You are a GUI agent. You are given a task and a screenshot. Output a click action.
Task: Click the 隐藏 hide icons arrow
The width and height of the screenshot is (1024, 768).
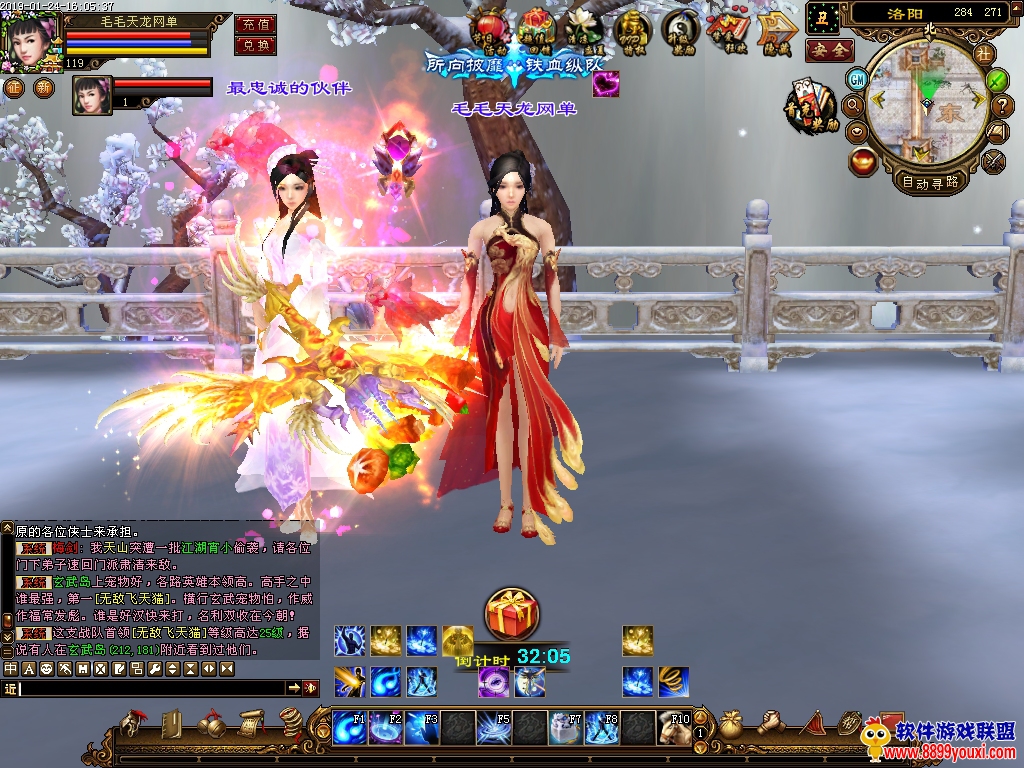coord(777,30)
